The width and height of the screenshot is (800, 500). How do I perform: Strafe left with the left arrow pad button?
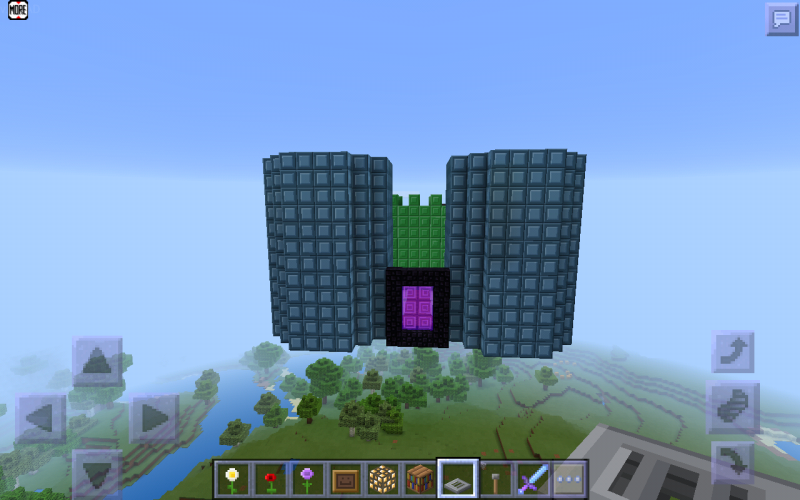point(41,418)
